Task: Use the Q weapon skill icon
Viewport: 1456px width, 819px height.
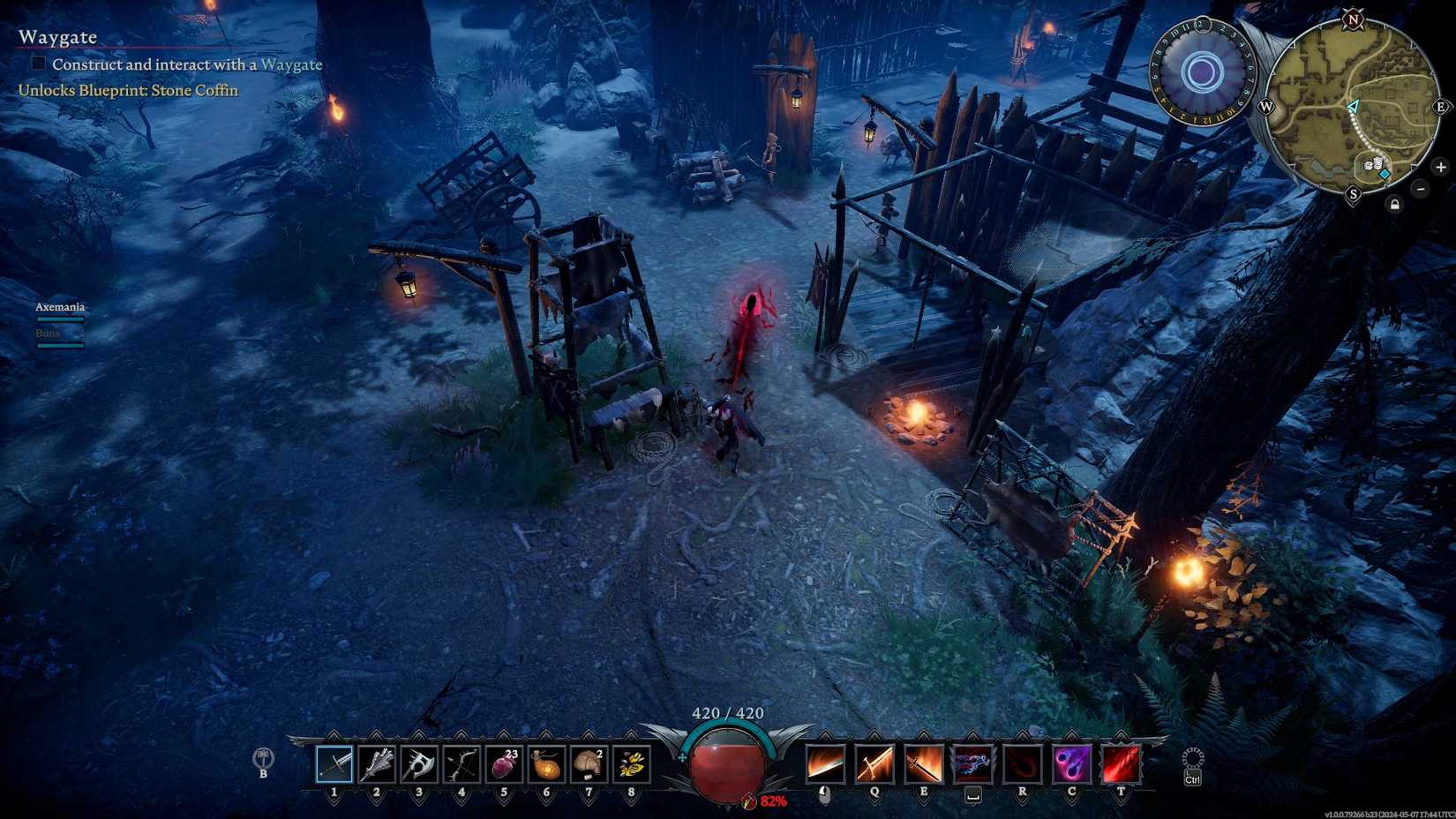Action: pos(874,763)
